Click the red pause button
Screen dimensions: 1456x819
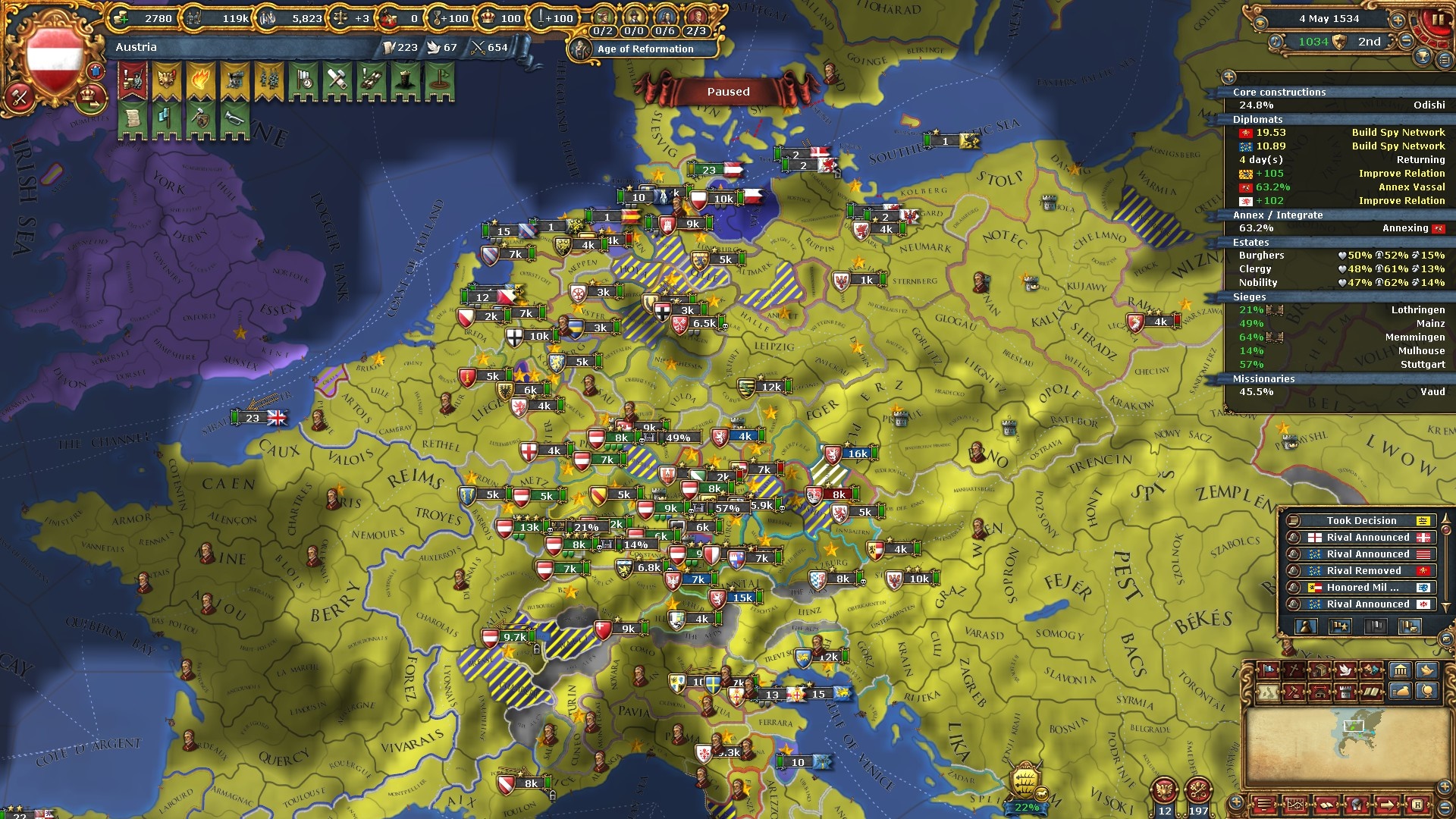pyautogui.click(x=1436, y=20)
